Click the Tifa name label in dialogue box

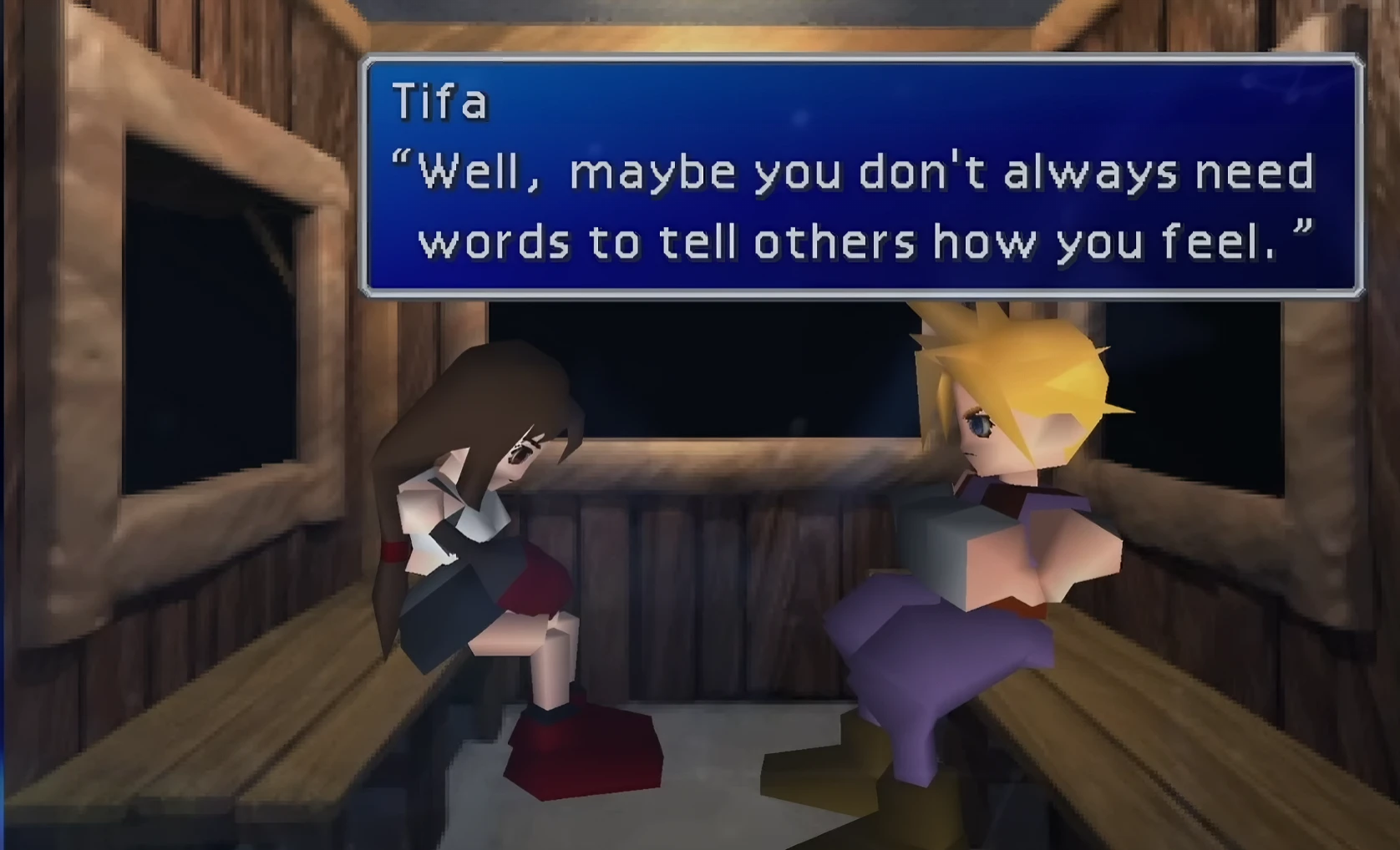[x=439, y=103]
